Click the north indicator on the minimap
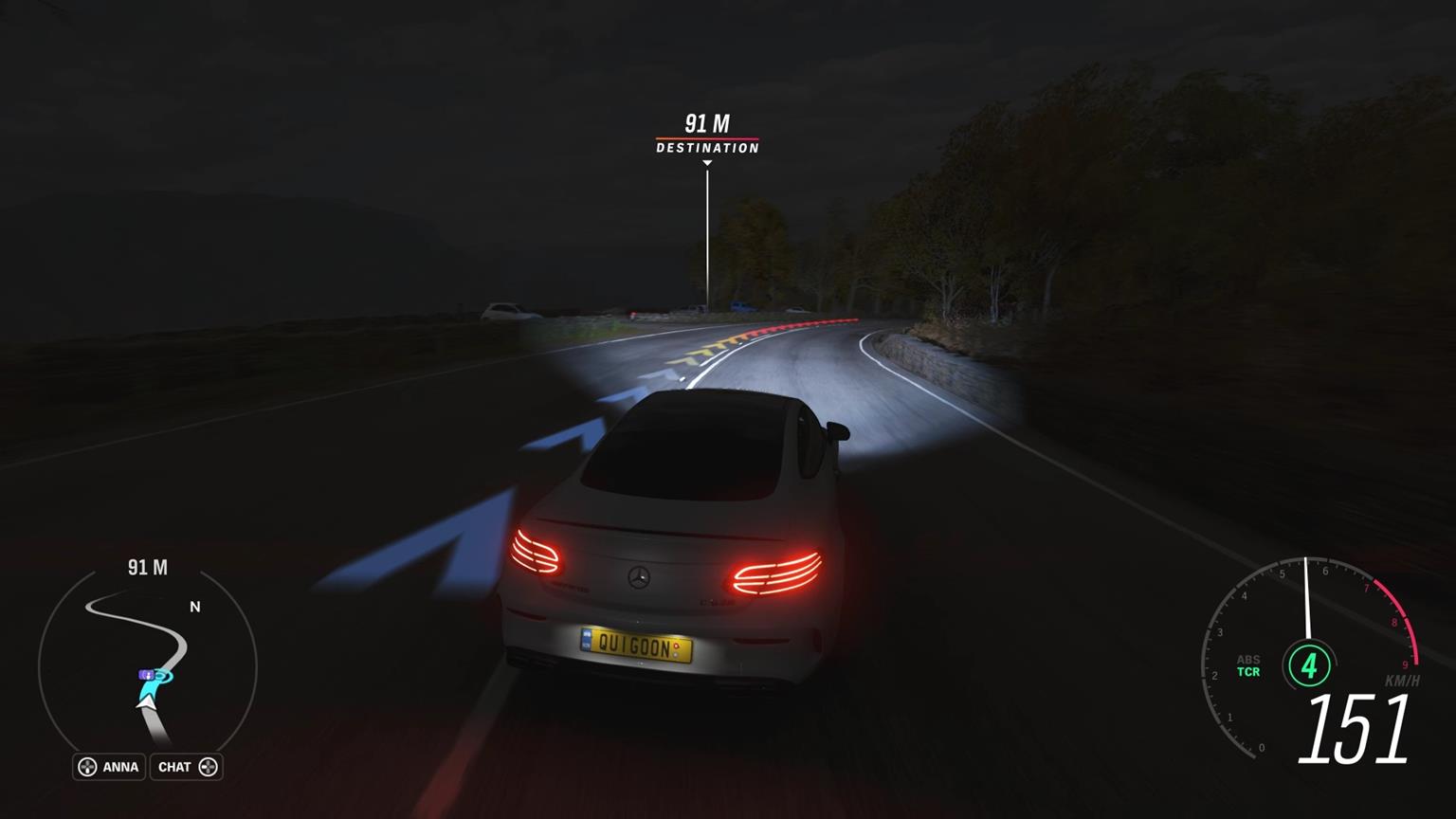This screenshot has height=819, width=1456. (x=194, y=604)
